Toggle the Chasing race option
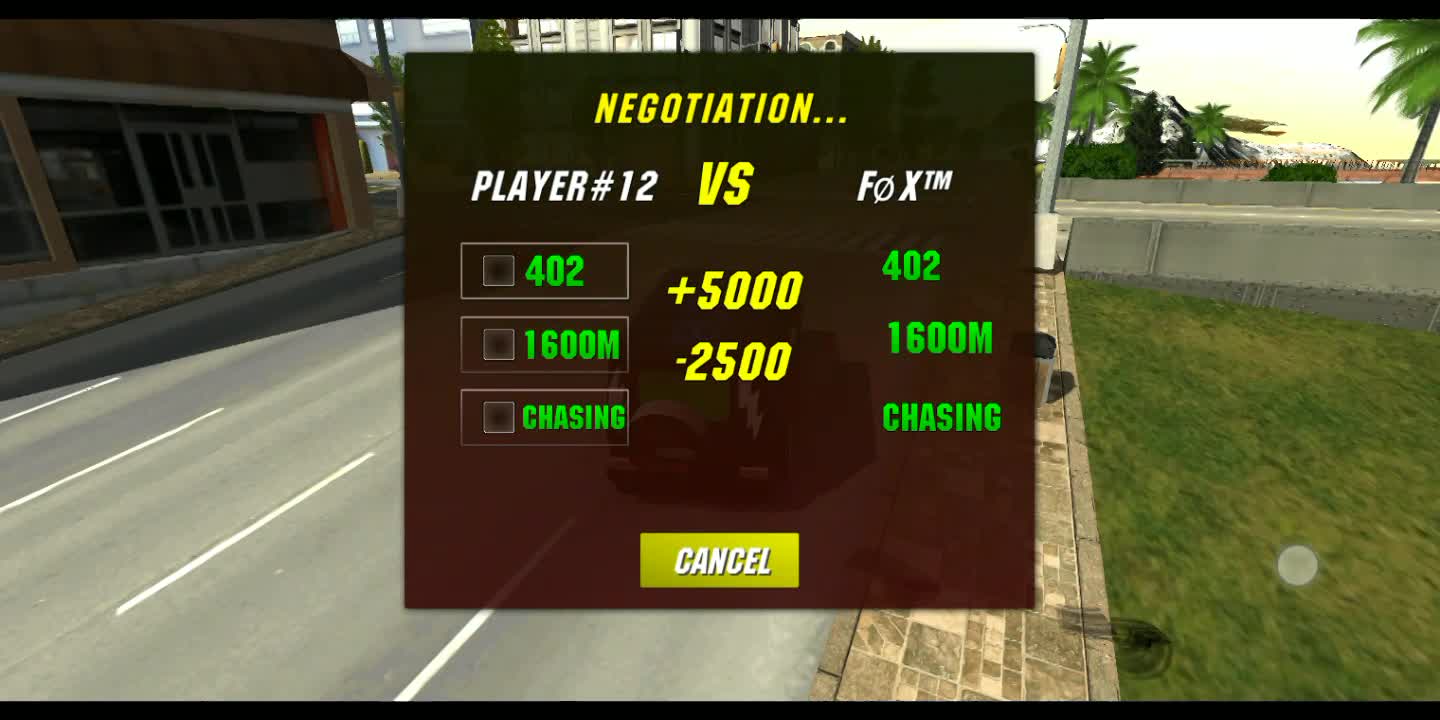The height and width of the screenshot is (720, 1440). (x=498, y=417)
